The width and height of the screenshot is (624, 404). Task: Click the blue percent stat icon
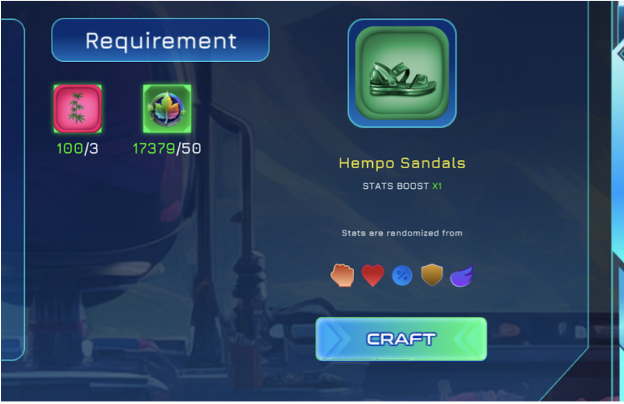pyautogui.click(x=402, y=275)
